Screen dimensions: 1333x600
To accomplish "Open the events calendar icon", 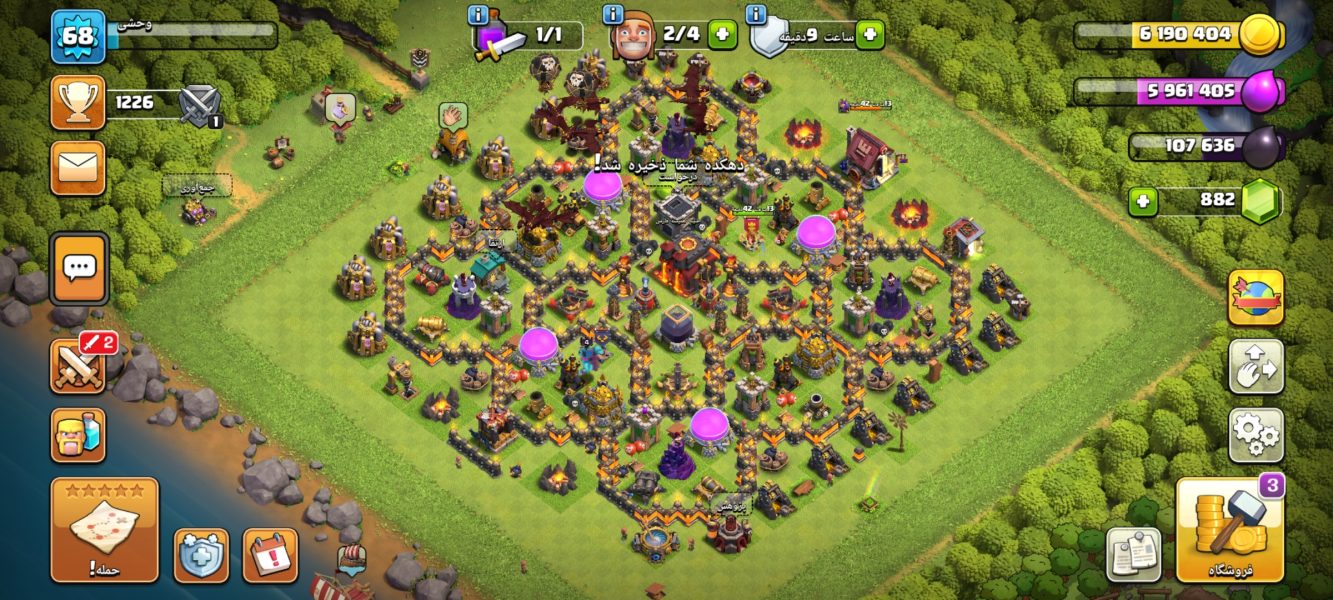I will [x=270, y=555].
